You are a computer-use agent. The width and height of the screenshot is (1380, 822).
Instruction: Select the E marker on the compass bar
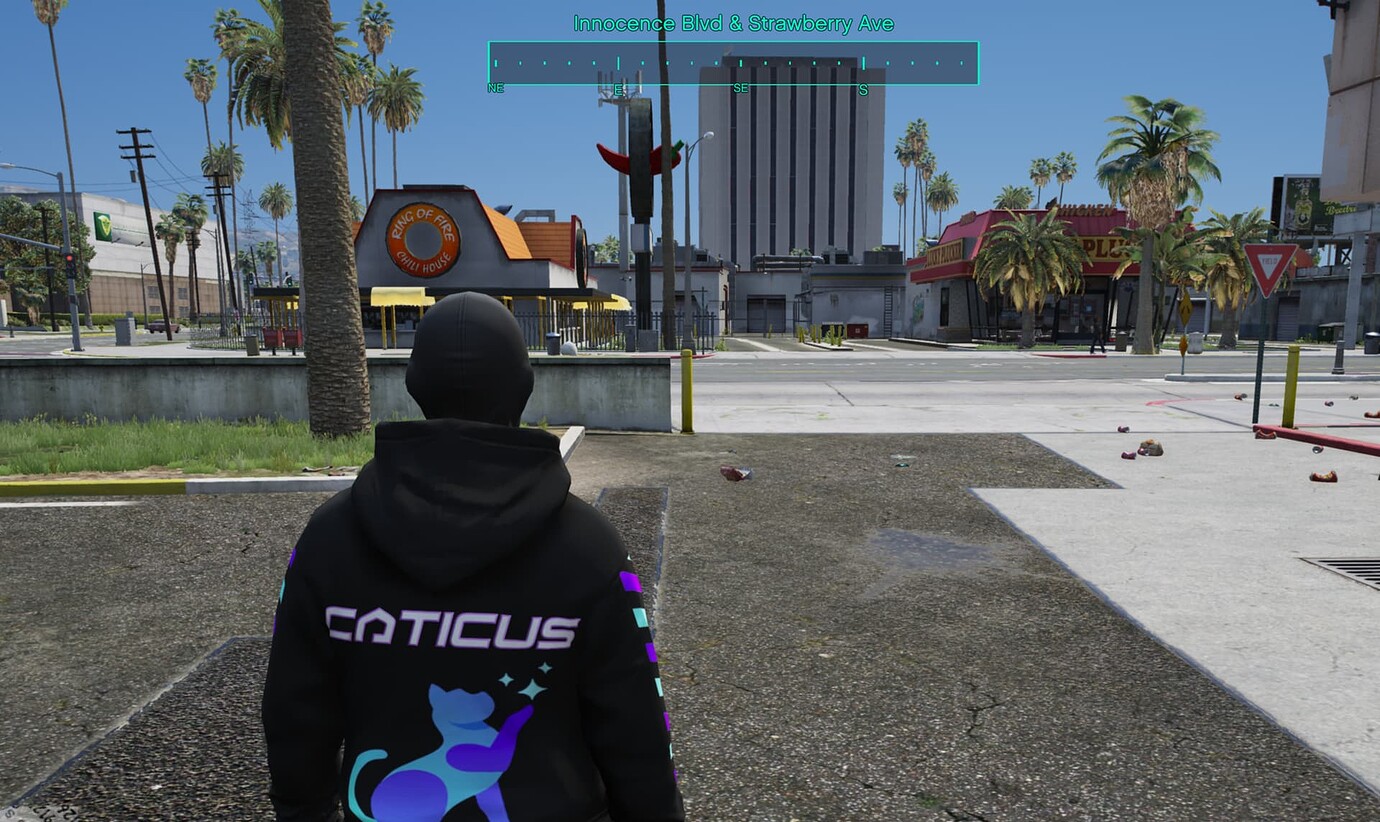click(620, 88)
